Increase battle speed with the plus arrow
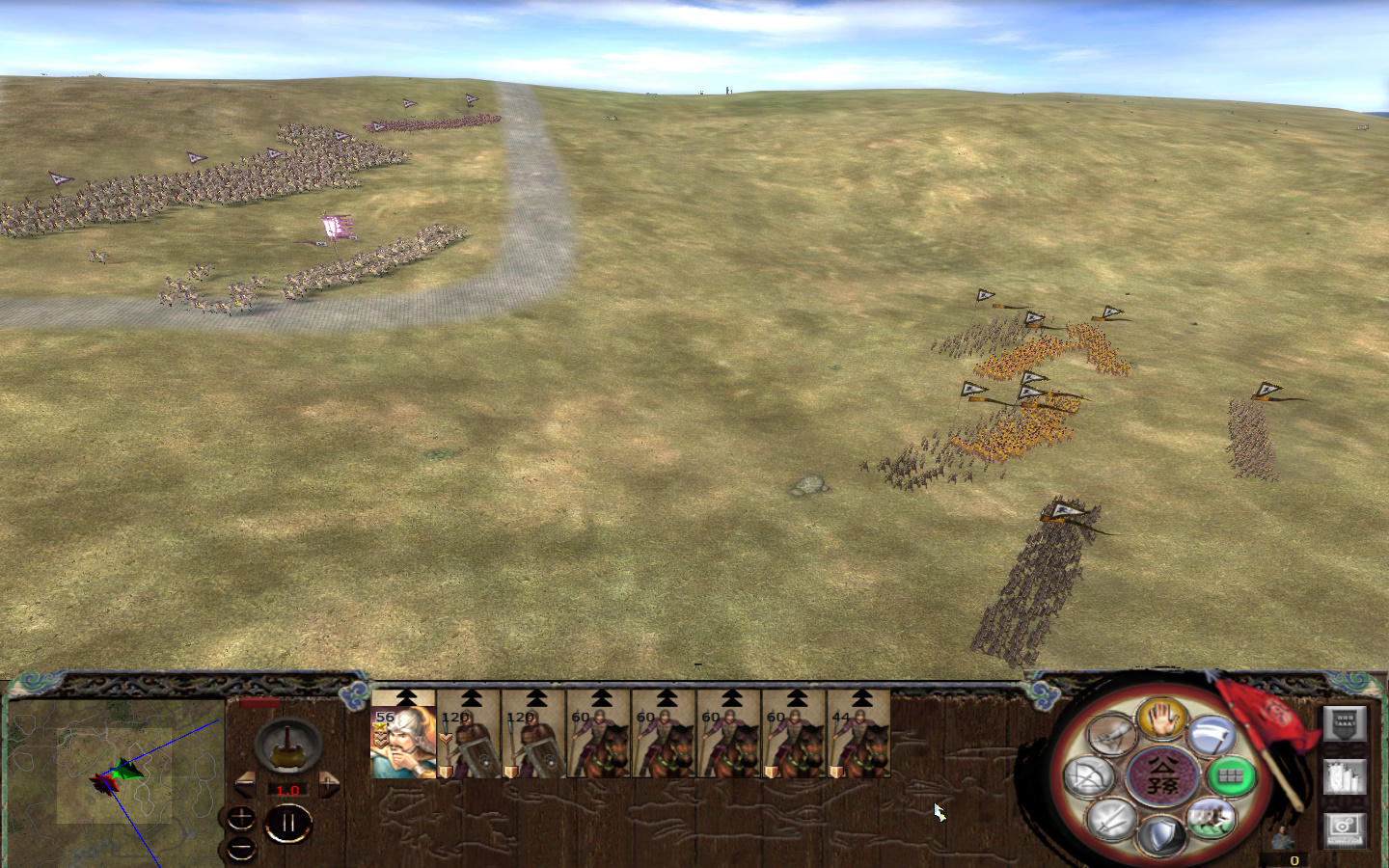The height and width of the screenshot is (868, 1389). click(329, 784)
